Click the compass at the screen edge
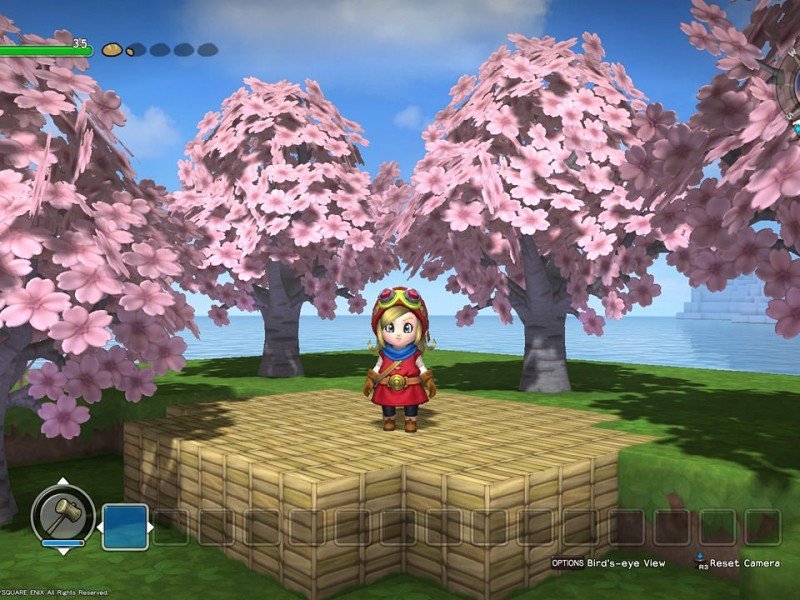This screenshot has height=600, width=800. [786, 95]
